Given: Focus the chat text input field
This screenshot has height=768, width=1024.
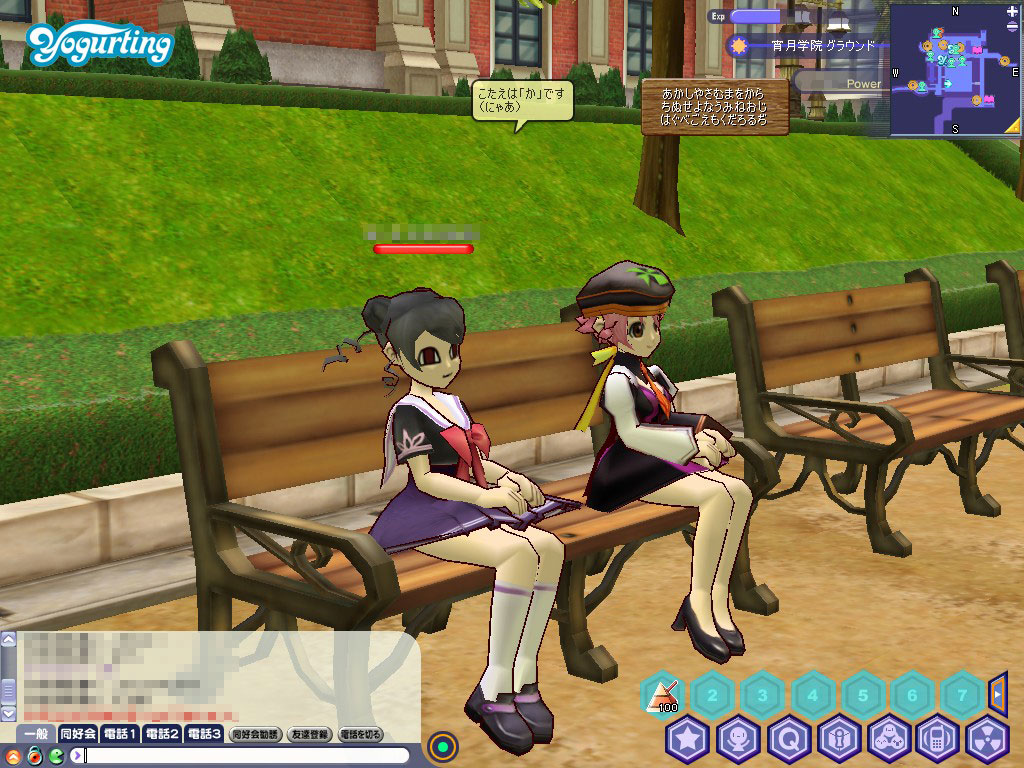Looking at the screenshot, I should pyautogui.click(x=250, y=755).
